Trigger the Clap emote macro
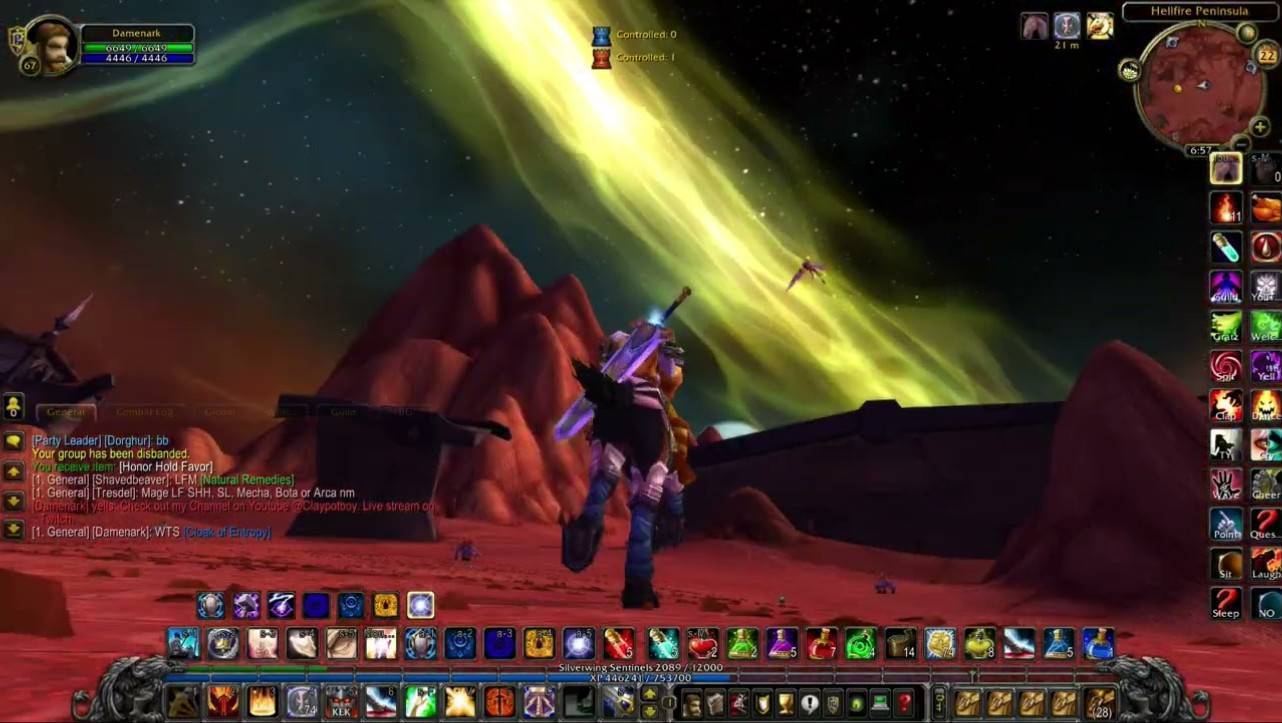Viewport: 1282px width, 723px height. coord(1226,405)
